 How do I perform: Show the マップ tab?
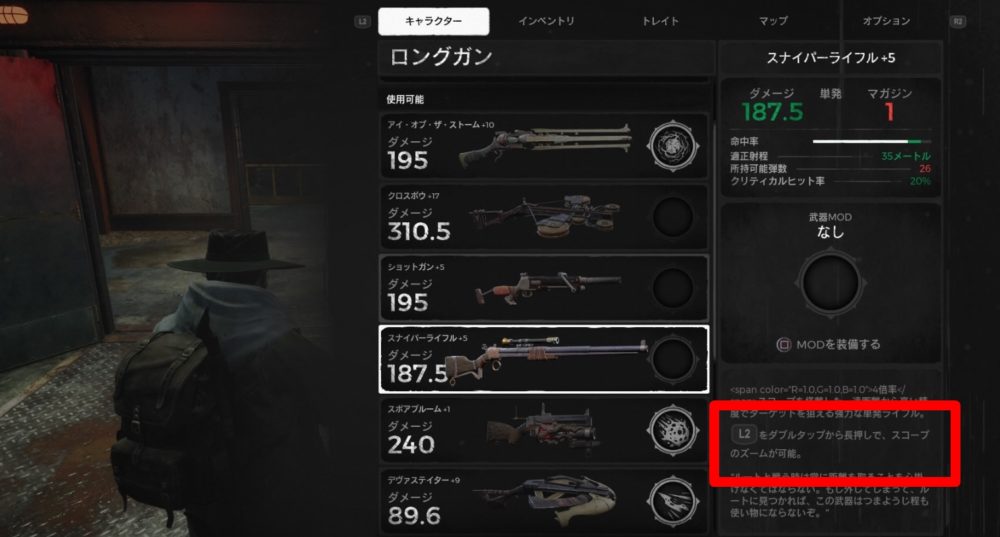(x=773, y=21)
